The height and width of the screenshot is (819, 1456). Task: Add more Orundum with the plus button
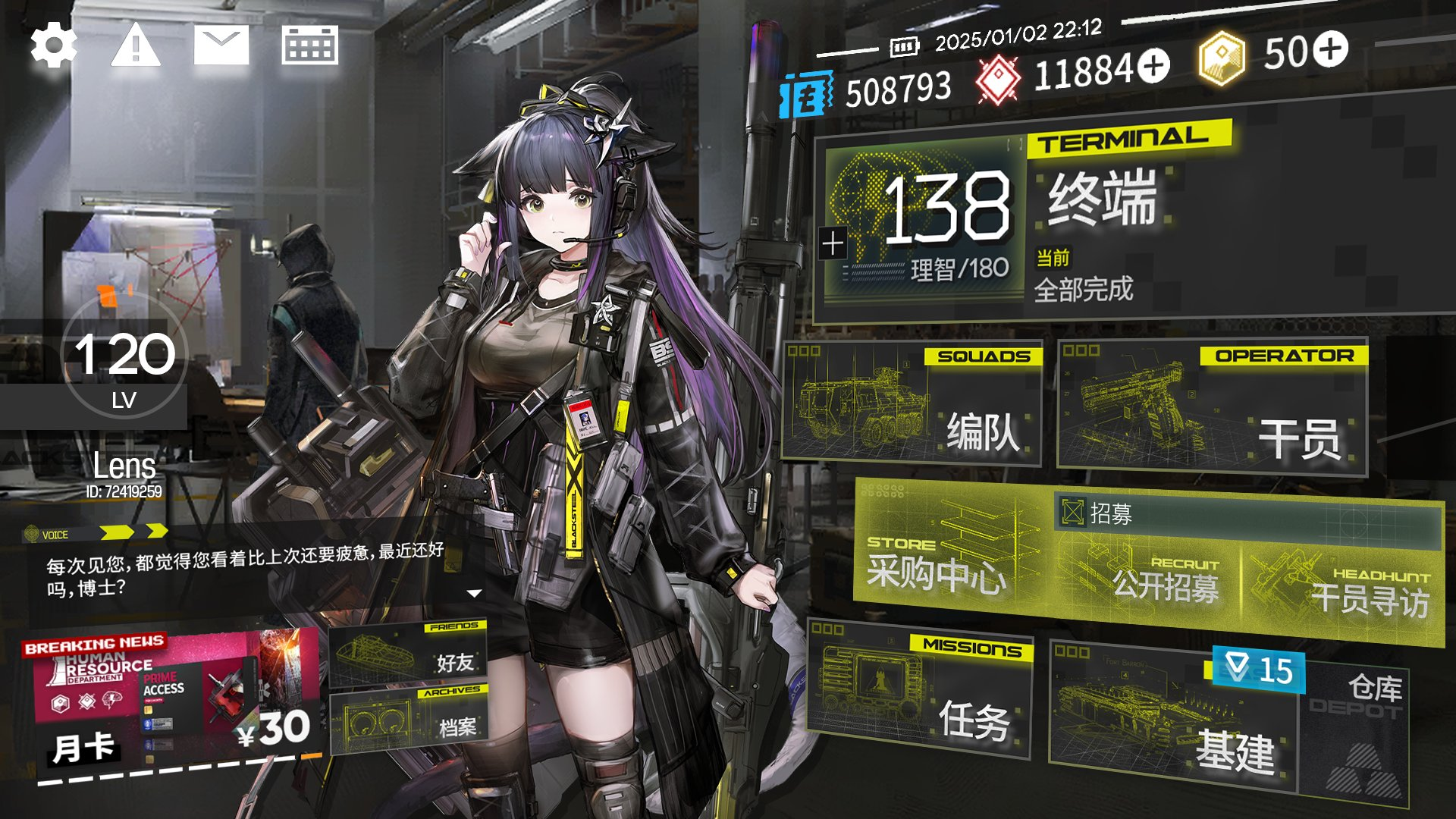coord(1153,65)
